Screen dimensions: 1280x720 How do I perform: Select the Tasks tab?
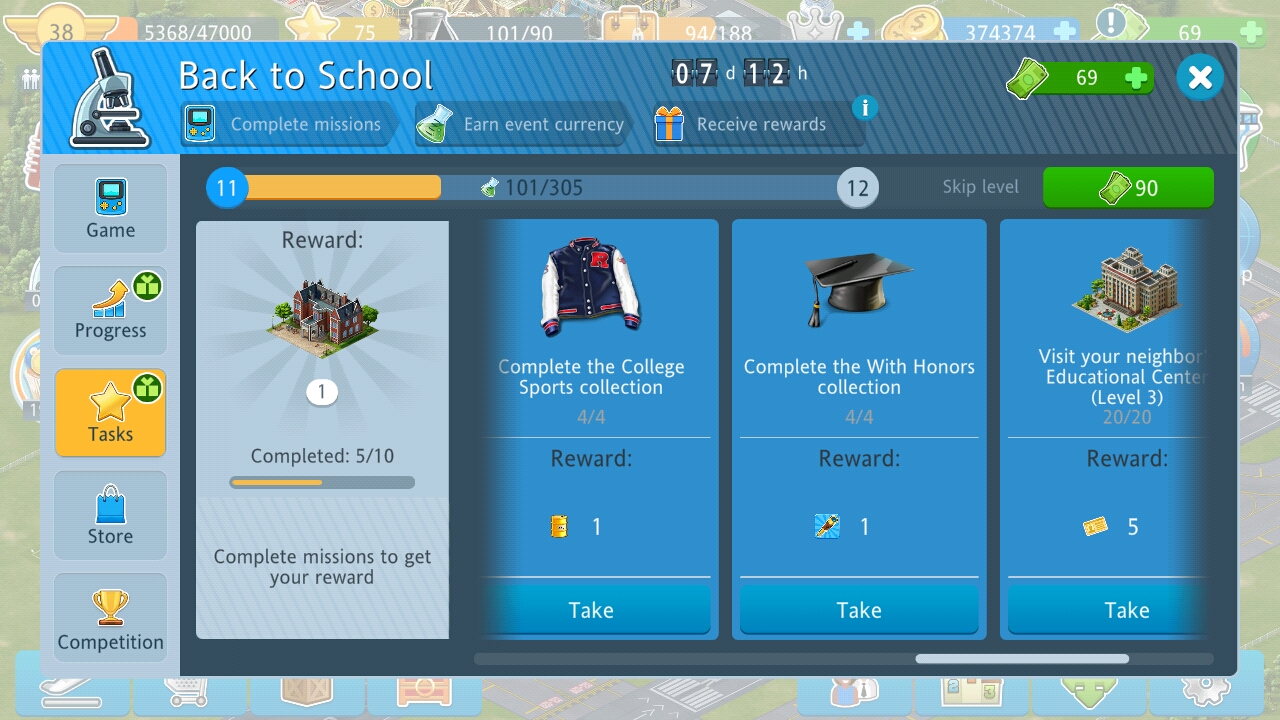[110, 412]
